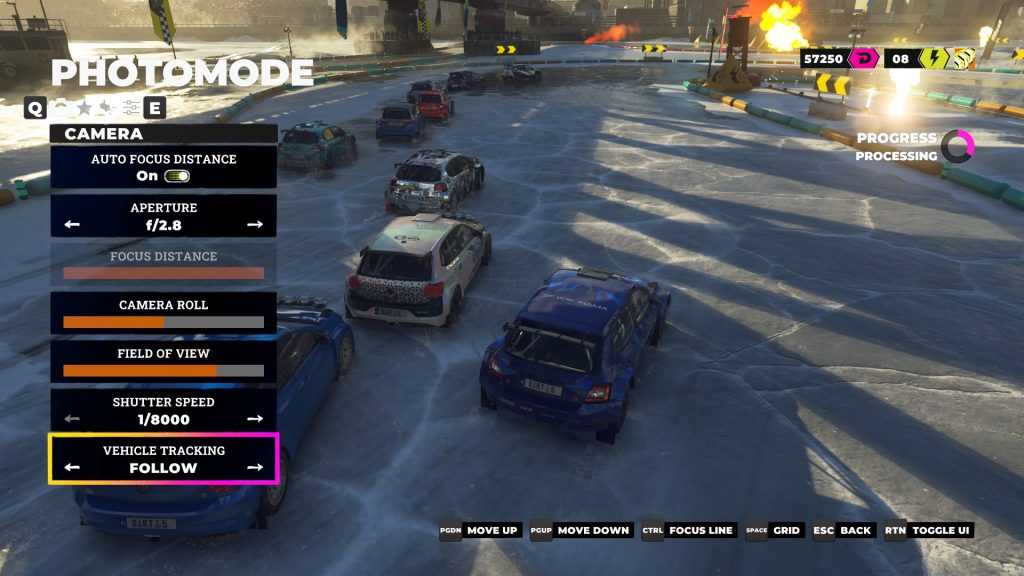Click the Focus Line option
The height and width of the screenshot is (576, 1024).
tap(690, 530)
